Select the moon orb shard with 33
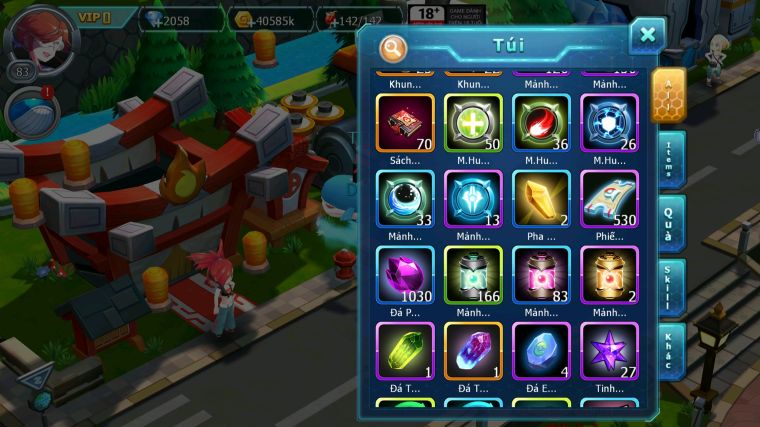The width and height of the screenshot is (760, 427). click(x=405, y=199)
